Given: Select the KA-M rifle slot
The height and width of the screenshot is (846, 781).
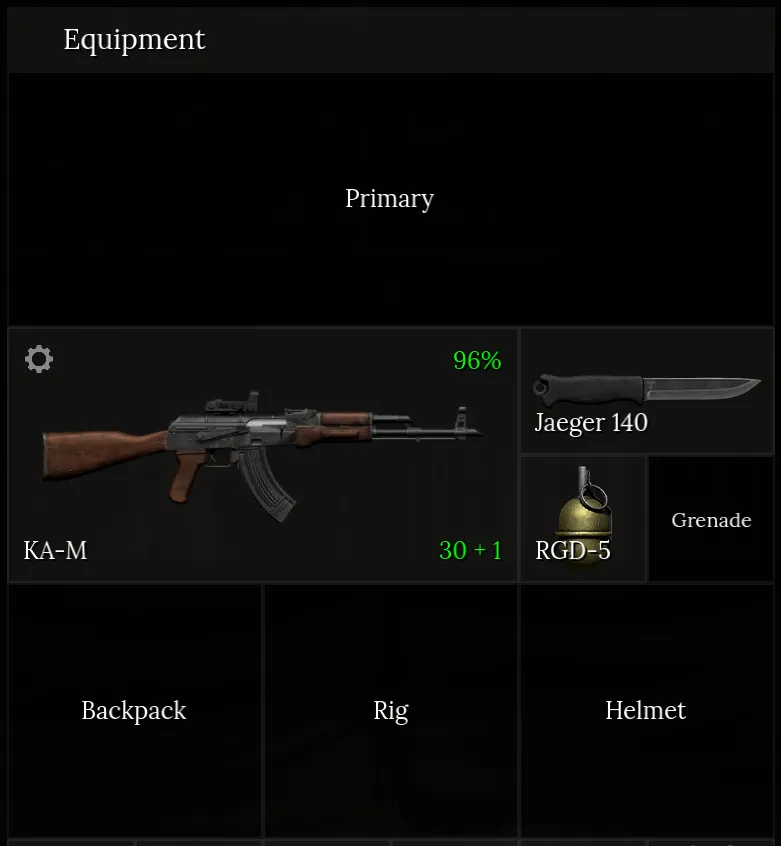Looking at the screenshot, I should pyautogui.click(x=263, y=455).
